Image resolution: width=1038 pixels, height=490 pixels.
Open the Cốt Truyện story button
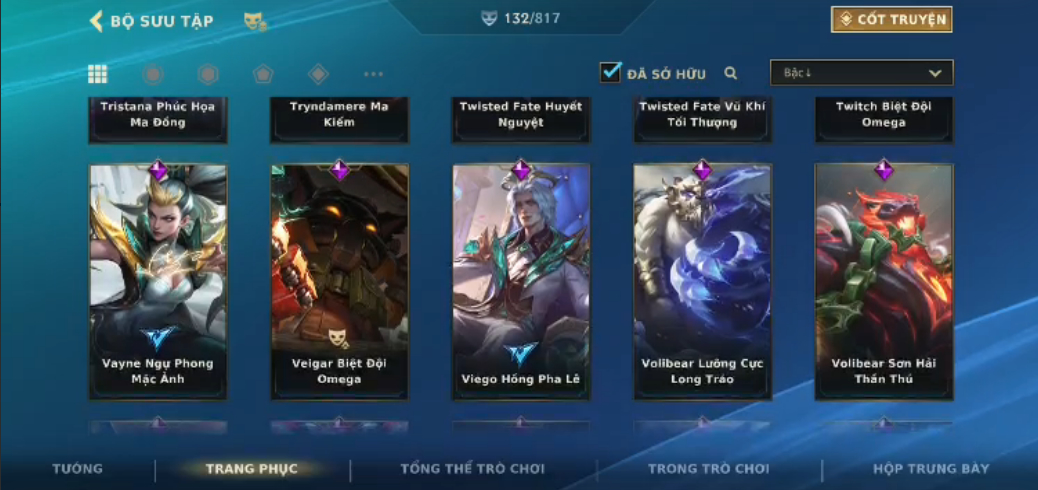pyautogui.click(x=891, y=19)
